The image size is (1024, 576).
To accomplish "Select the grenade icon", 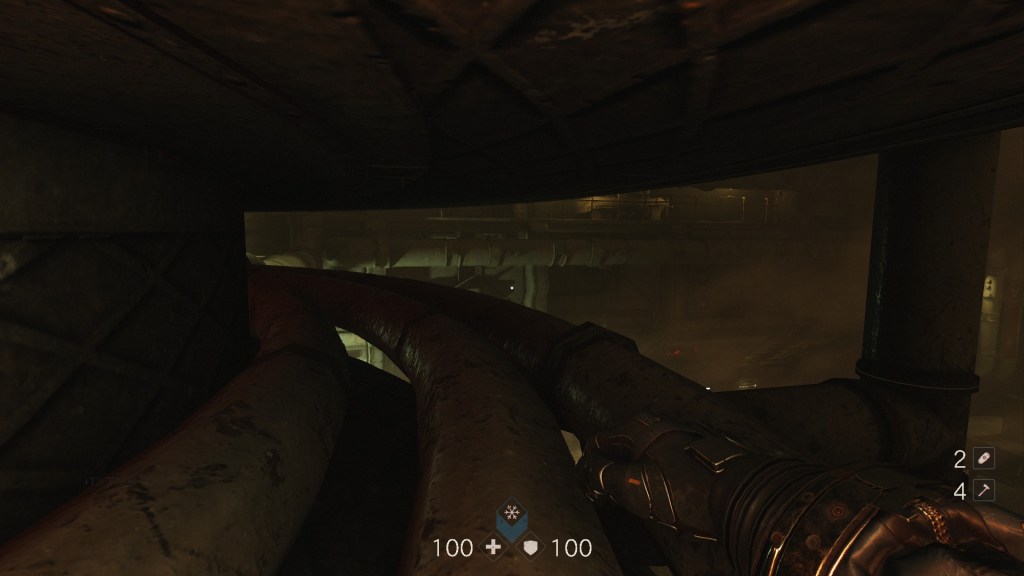I will [985, 458].
